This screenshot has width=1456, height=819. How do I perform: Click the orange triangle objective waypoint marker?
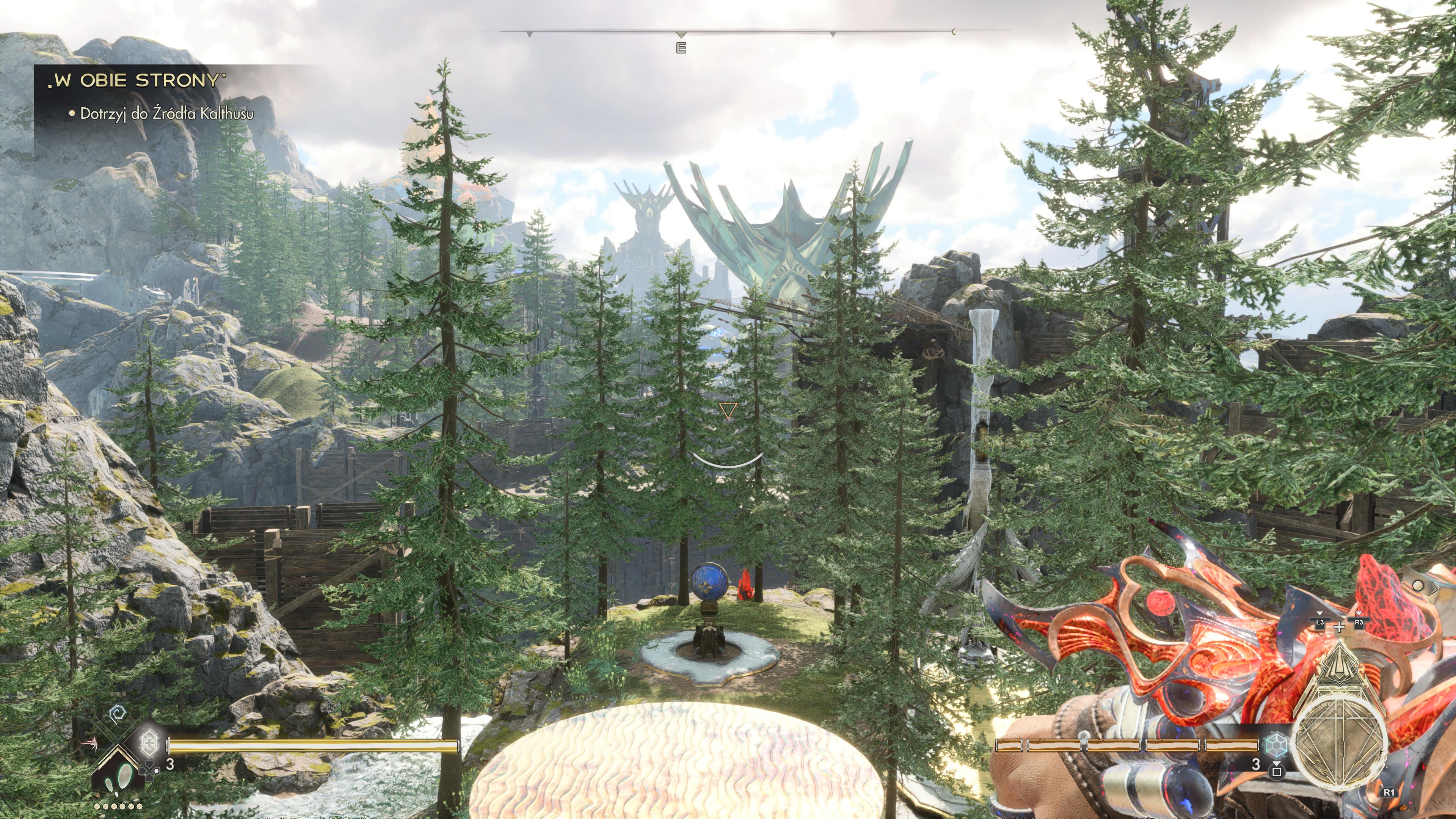(x=728, y=410)
